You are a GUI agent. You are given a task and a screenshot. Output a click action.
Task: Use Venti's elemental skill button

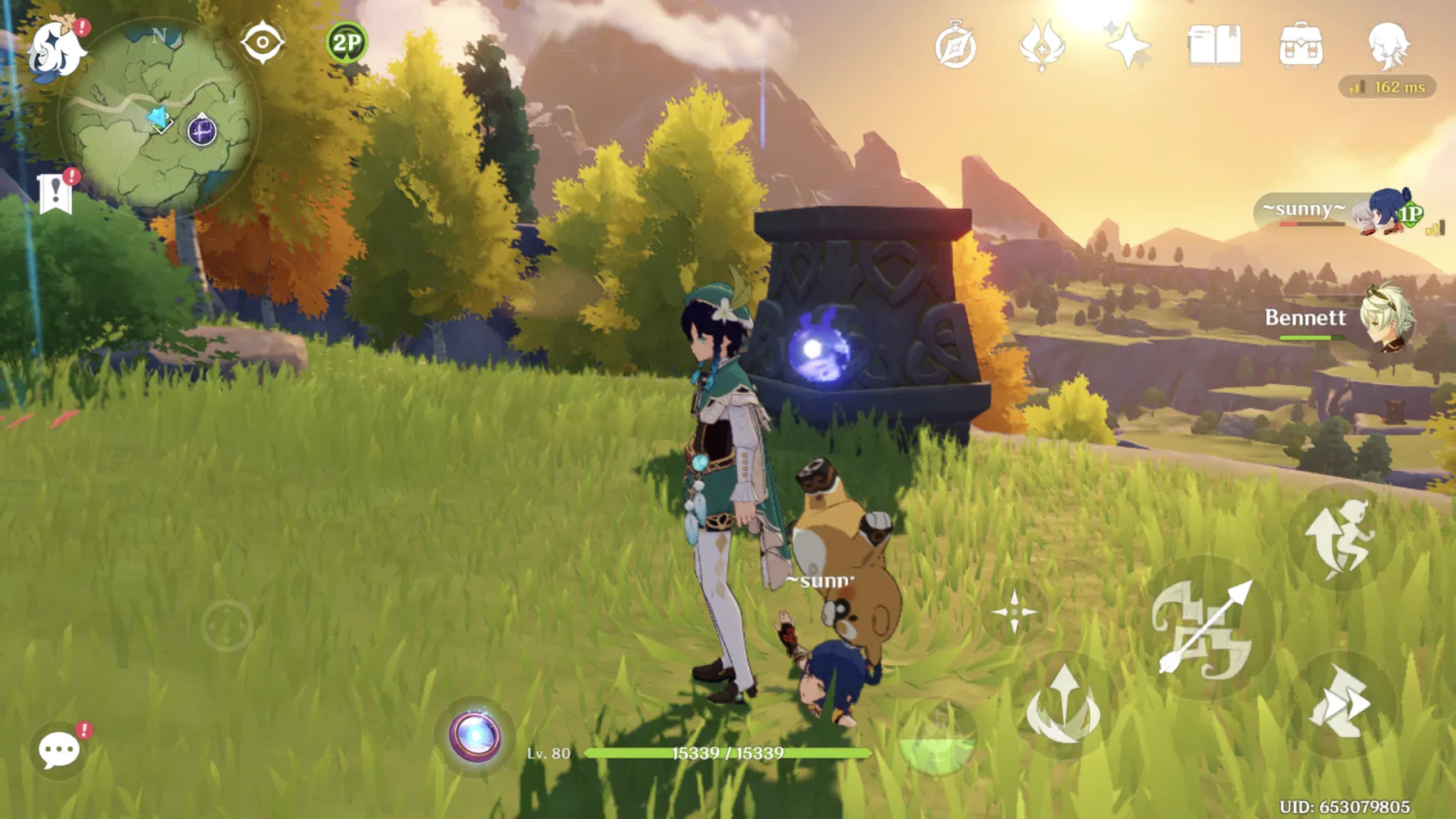pyautogui.click(x=1063, y=706)
